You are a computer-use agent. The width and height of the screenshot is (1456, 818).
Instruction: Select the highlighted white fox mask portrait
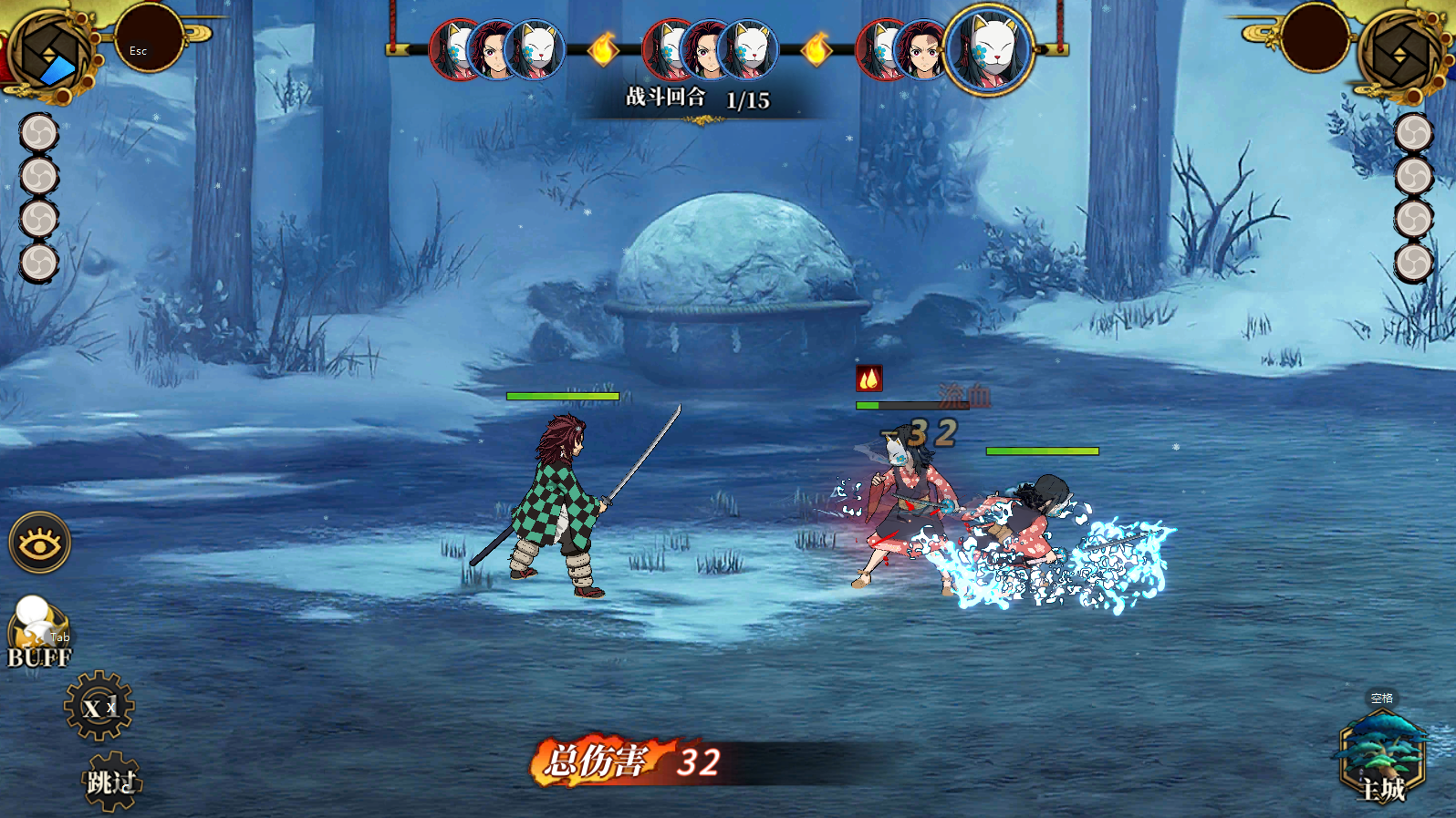990,49
